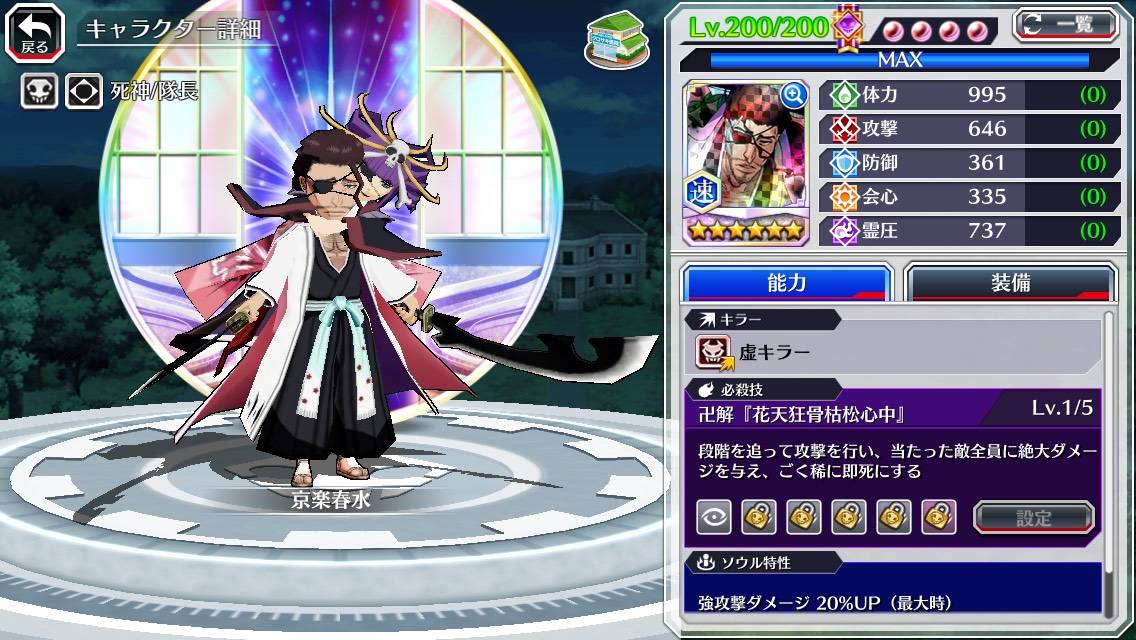Click the skull affiliation icon
The width and height of the screenshot is (1136, 640).
click(39, 92)
